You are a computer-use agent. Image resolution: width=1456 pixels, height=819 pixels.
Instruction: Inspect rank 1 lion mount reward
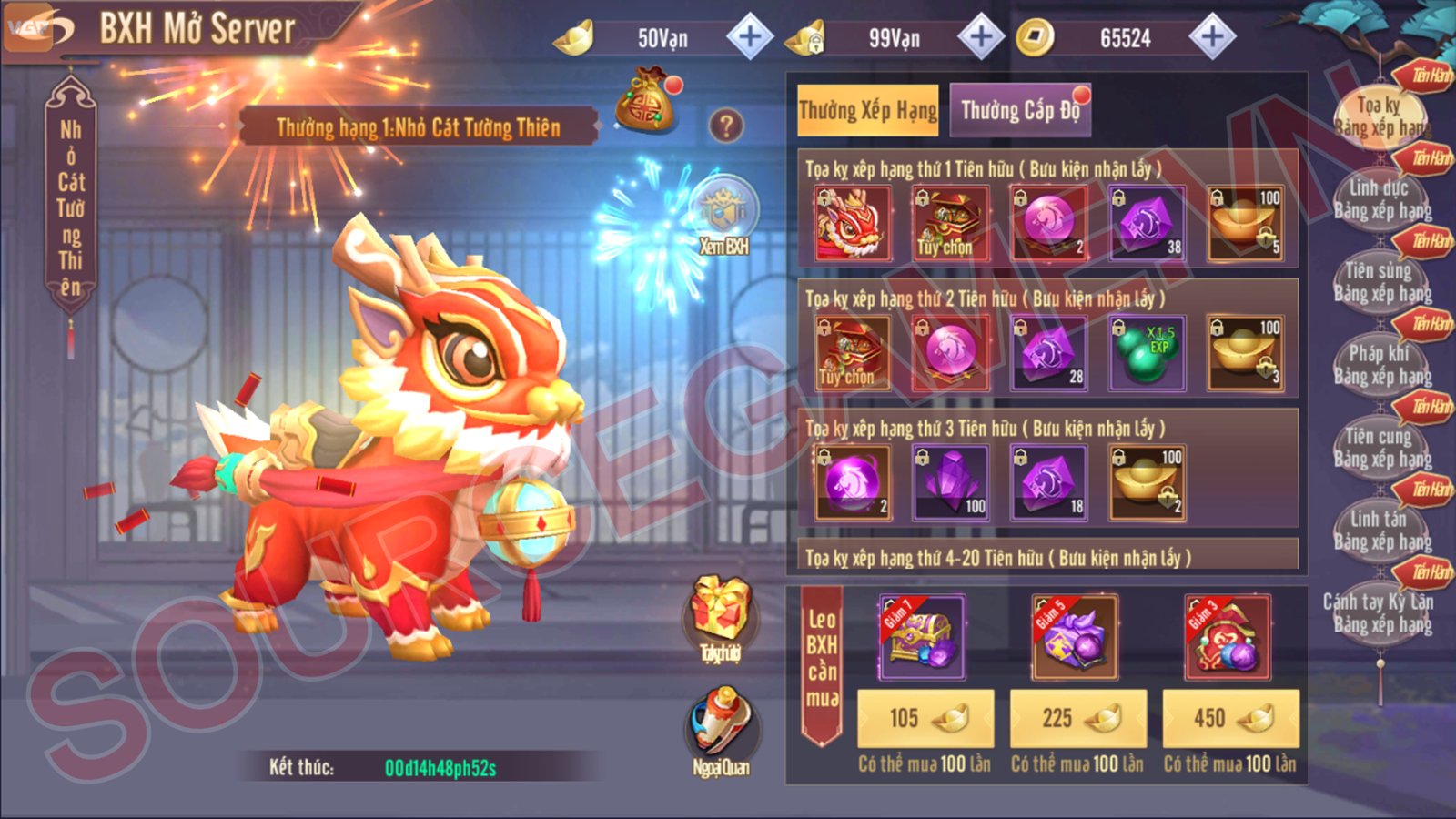(x=853, y=224)
